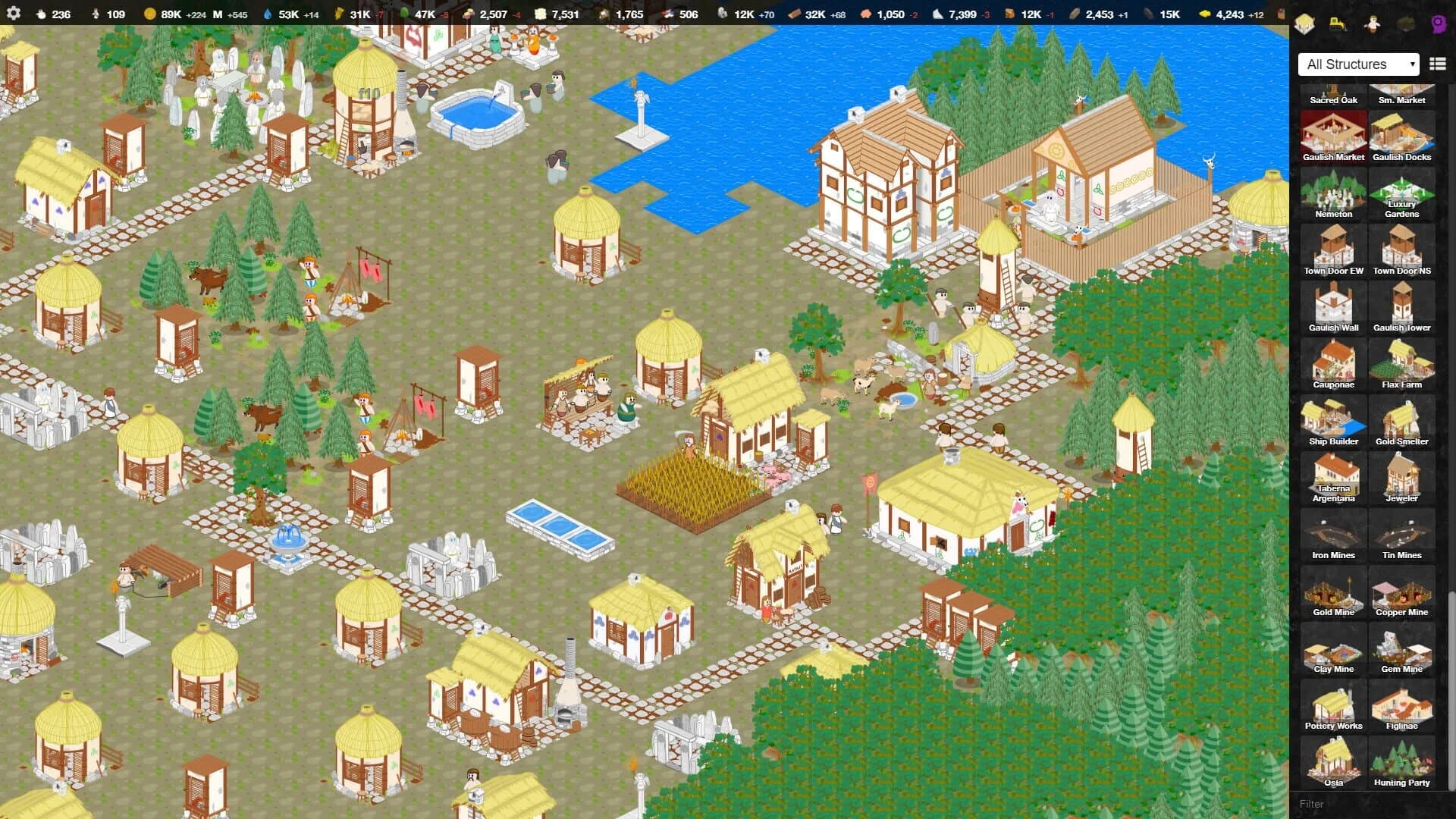The height and width of the screenshot is (819, 1456).
Task: Click the population figure icon in resource bar
Action: click(x=40, y=13)
